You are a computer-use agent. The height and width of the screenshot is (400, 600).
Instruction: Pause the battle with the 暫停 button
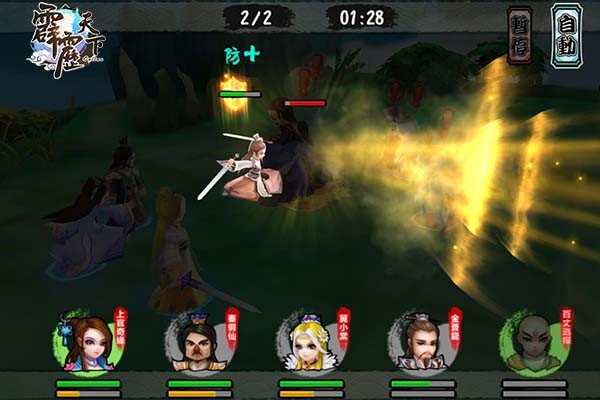520,35
